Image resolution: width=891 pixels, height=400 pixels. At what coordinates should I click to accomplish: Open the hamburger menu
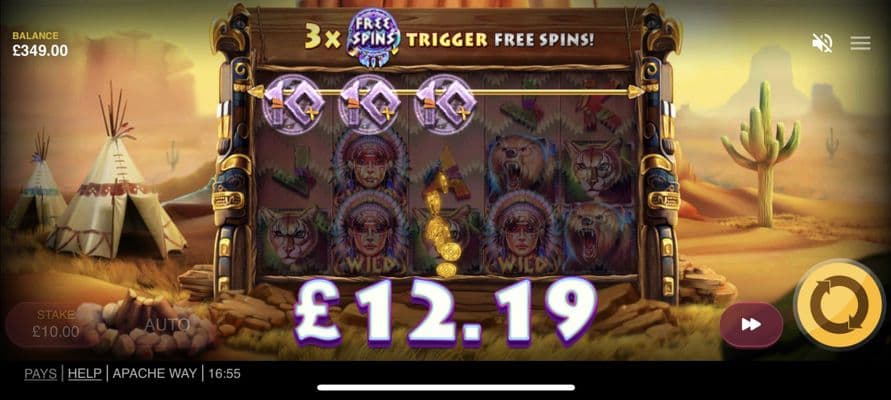click(x=860, y=43)
